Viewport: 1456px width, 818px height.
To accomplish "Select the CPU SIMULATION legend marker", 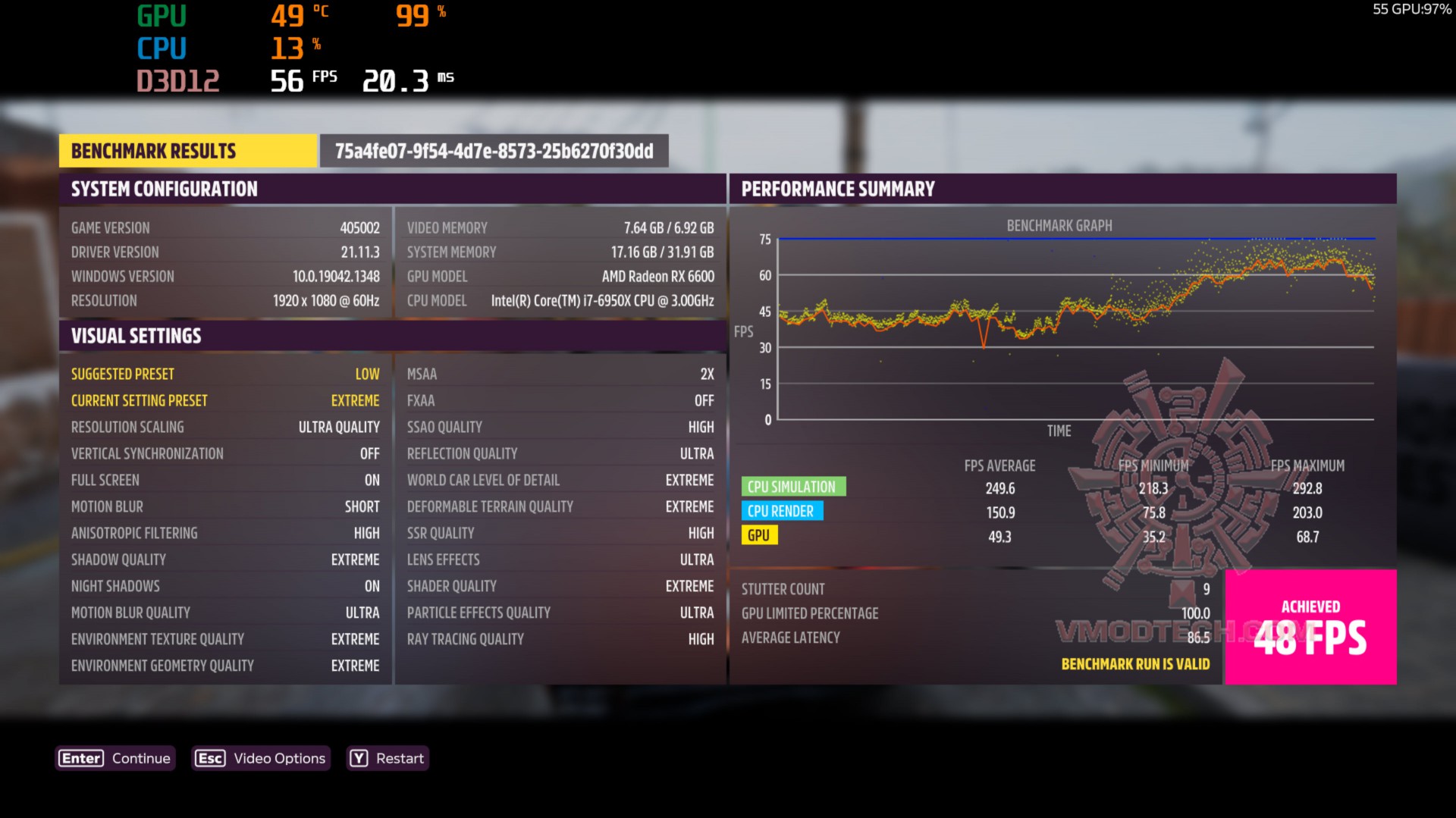I will coord(793,486).
